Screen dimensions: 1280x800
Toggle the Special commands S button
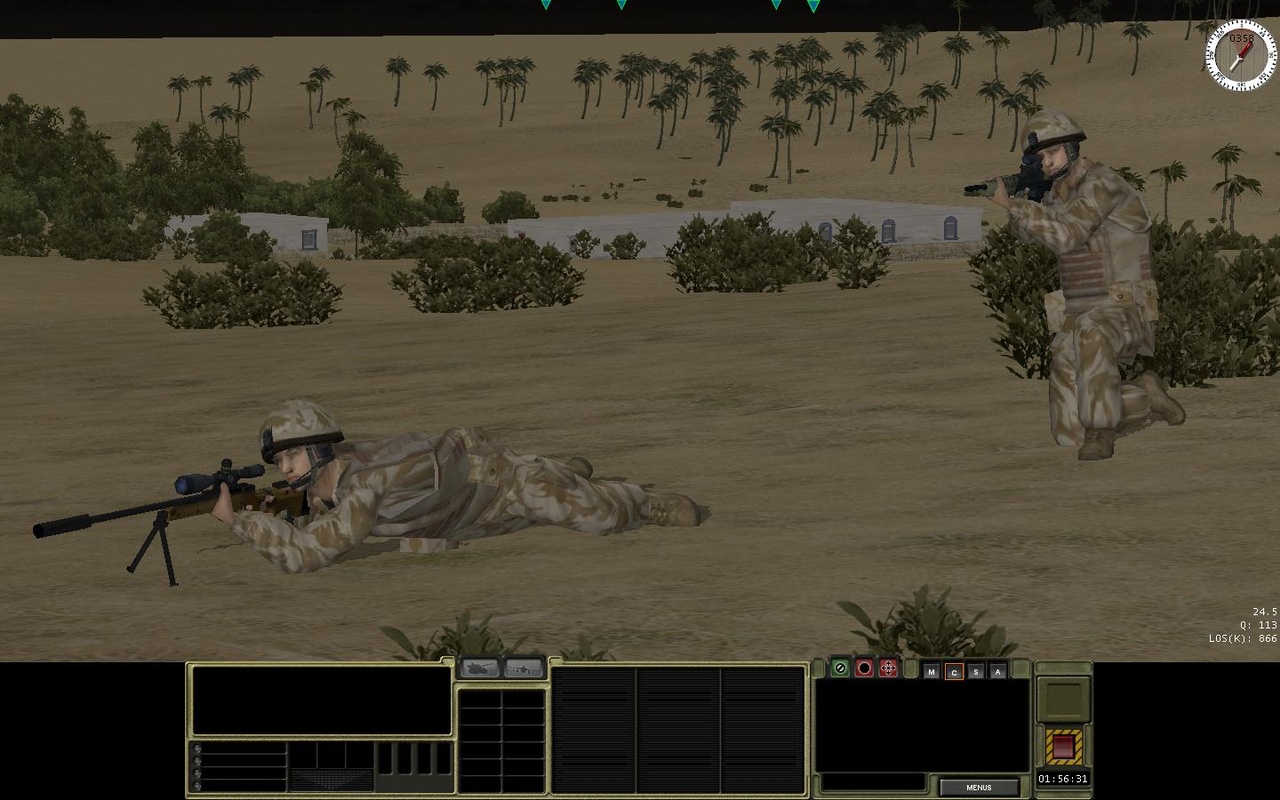(975, 670)
